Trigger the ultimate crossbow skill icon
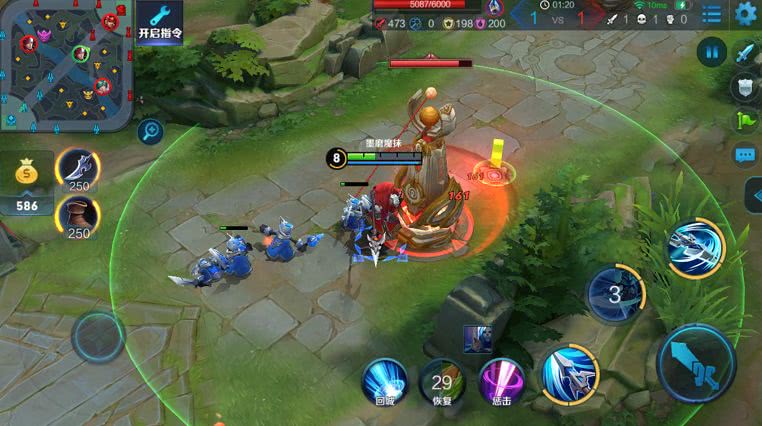 pos(695,247)
